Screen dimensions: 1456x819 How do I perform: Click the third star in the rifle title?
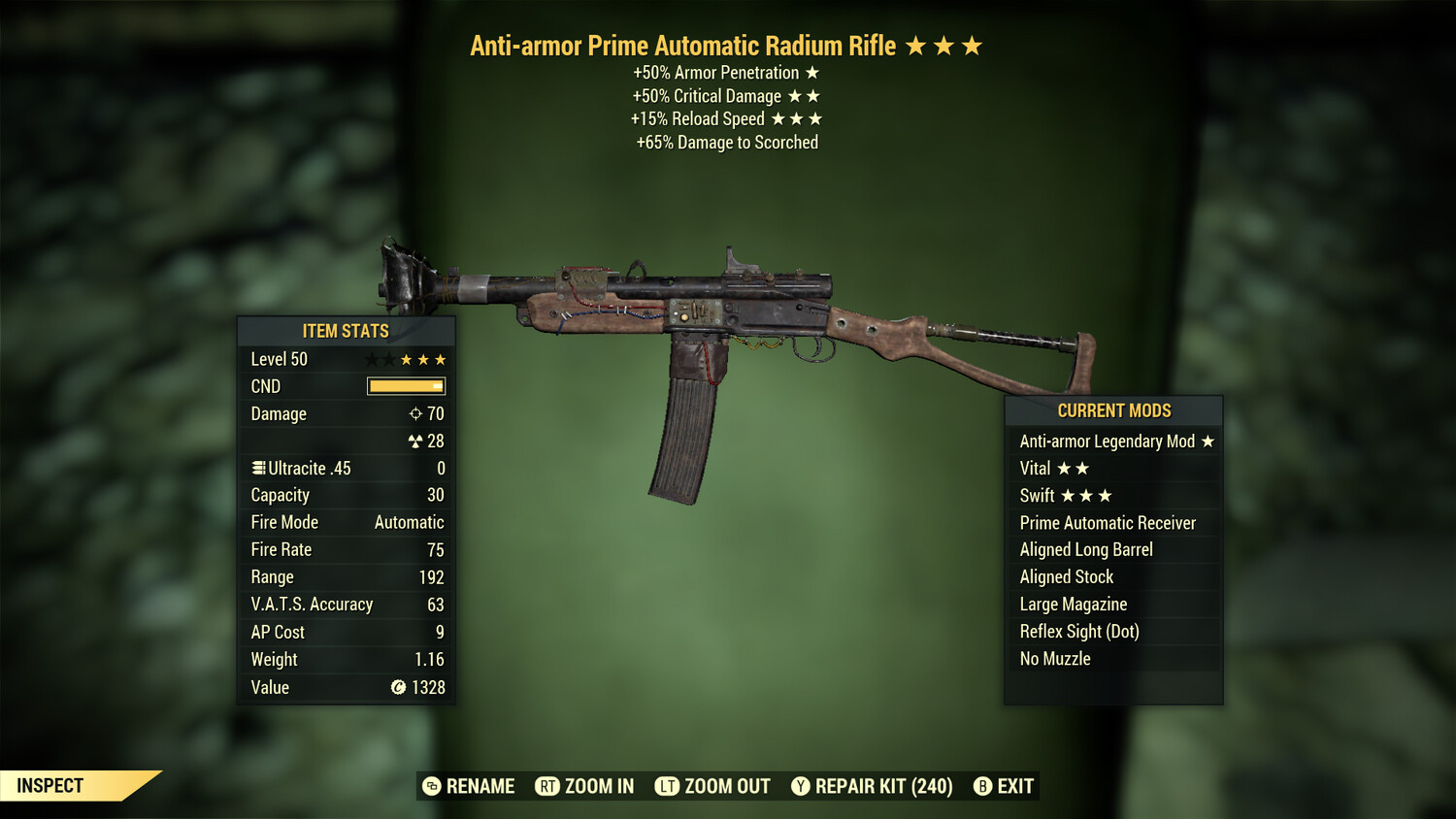click(974, 44)
